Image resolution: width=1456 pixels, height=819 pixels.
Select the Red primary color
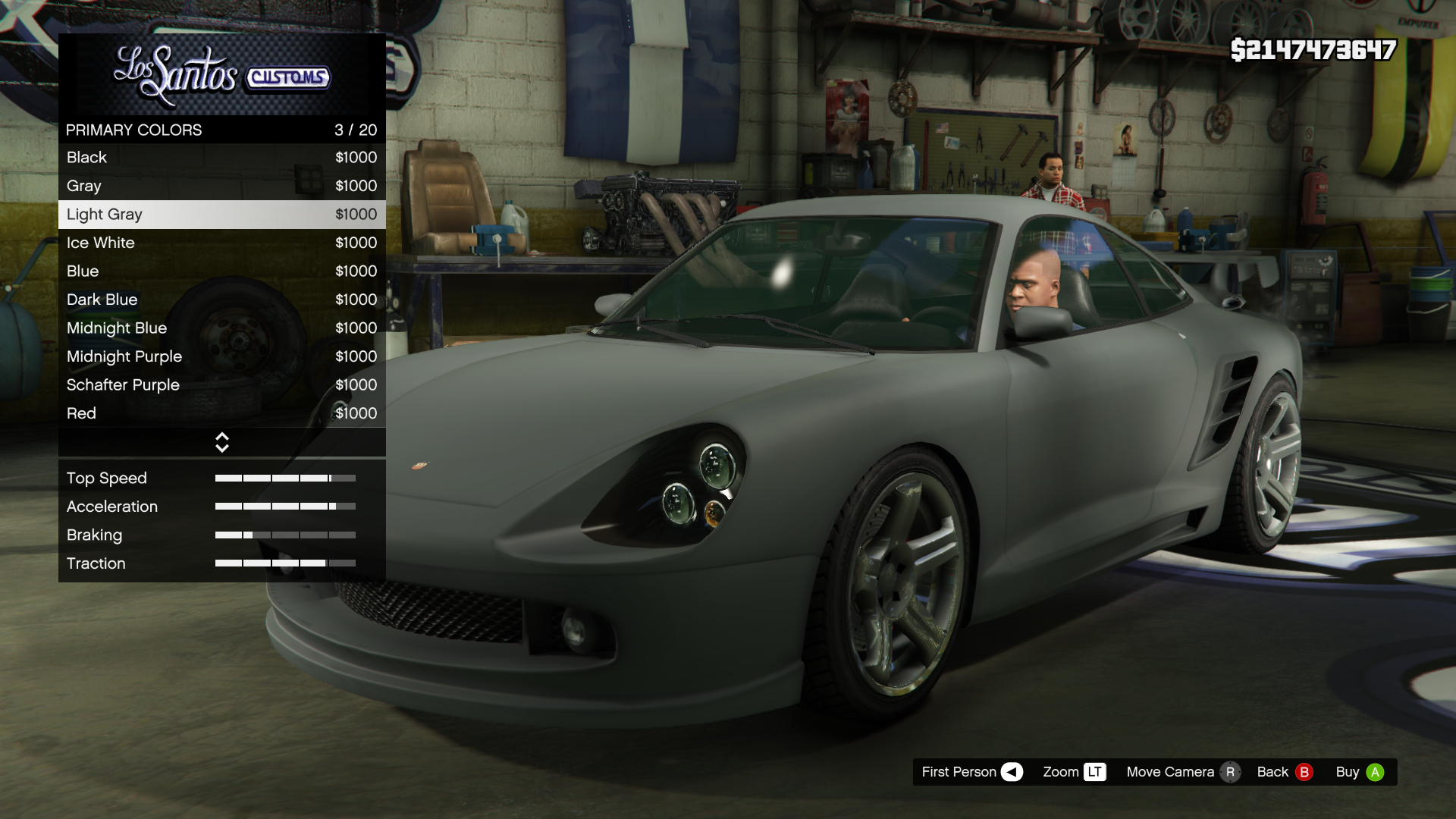pos(221,413)
